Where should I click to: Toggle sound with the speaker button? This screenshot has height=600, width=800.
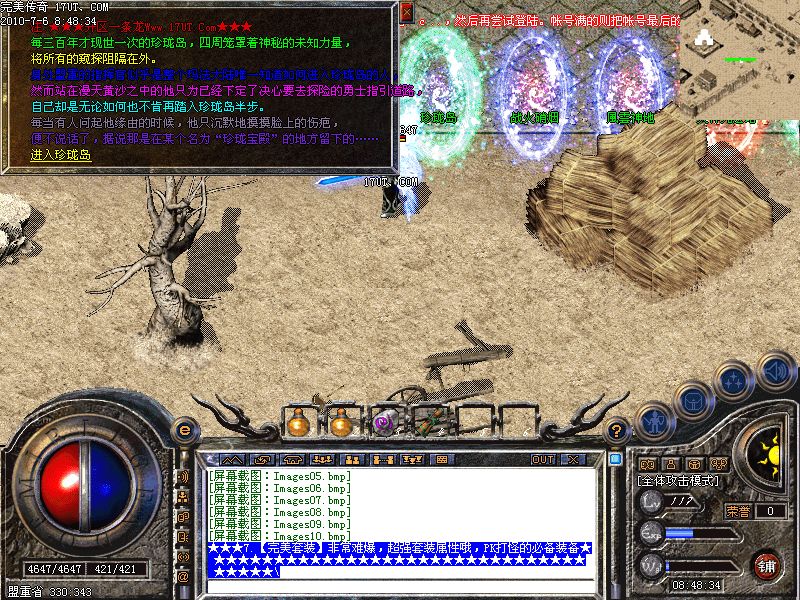click(x=776, y=366)
